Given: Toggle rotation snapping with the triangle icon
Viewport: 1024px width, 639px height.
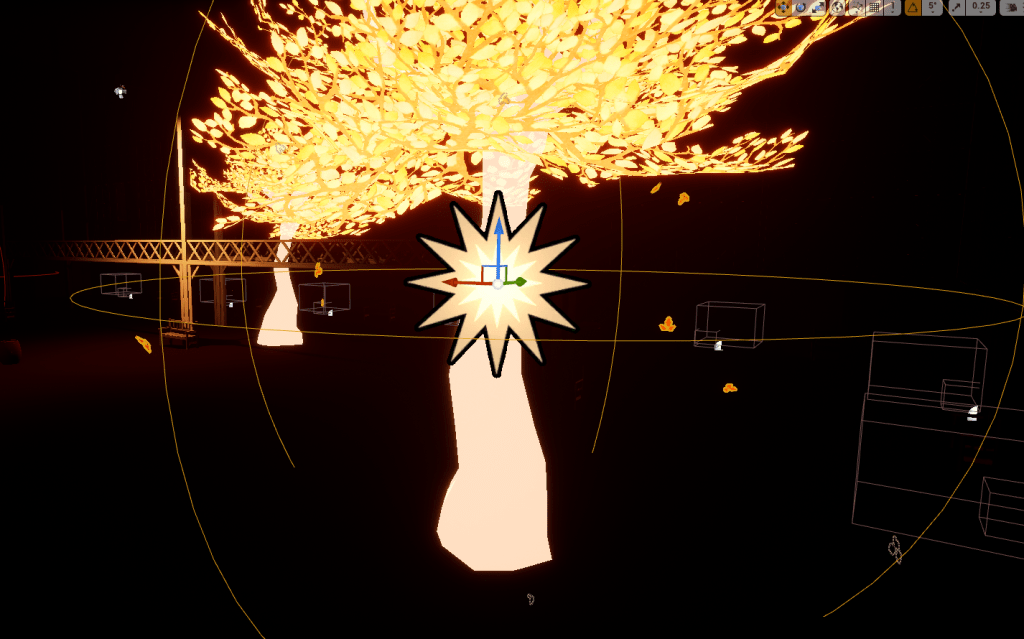Looking at the screenshot, I should coord(913,7).
